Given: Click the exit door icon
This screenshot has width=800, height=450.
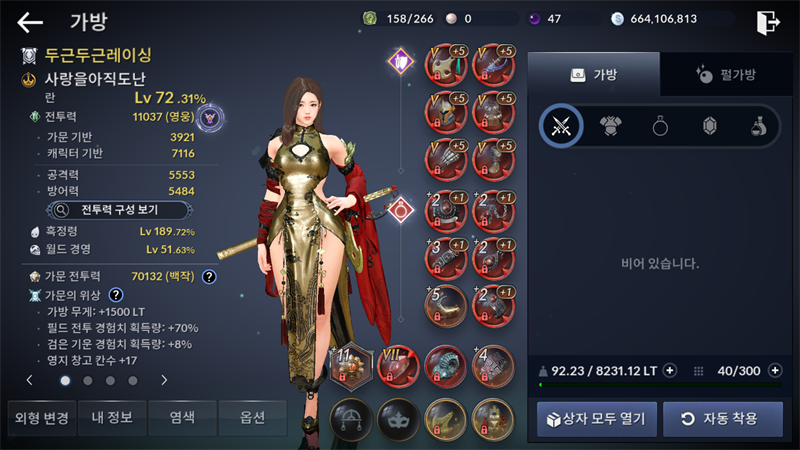Looking at the screenshot, I should tap(767, 22).
